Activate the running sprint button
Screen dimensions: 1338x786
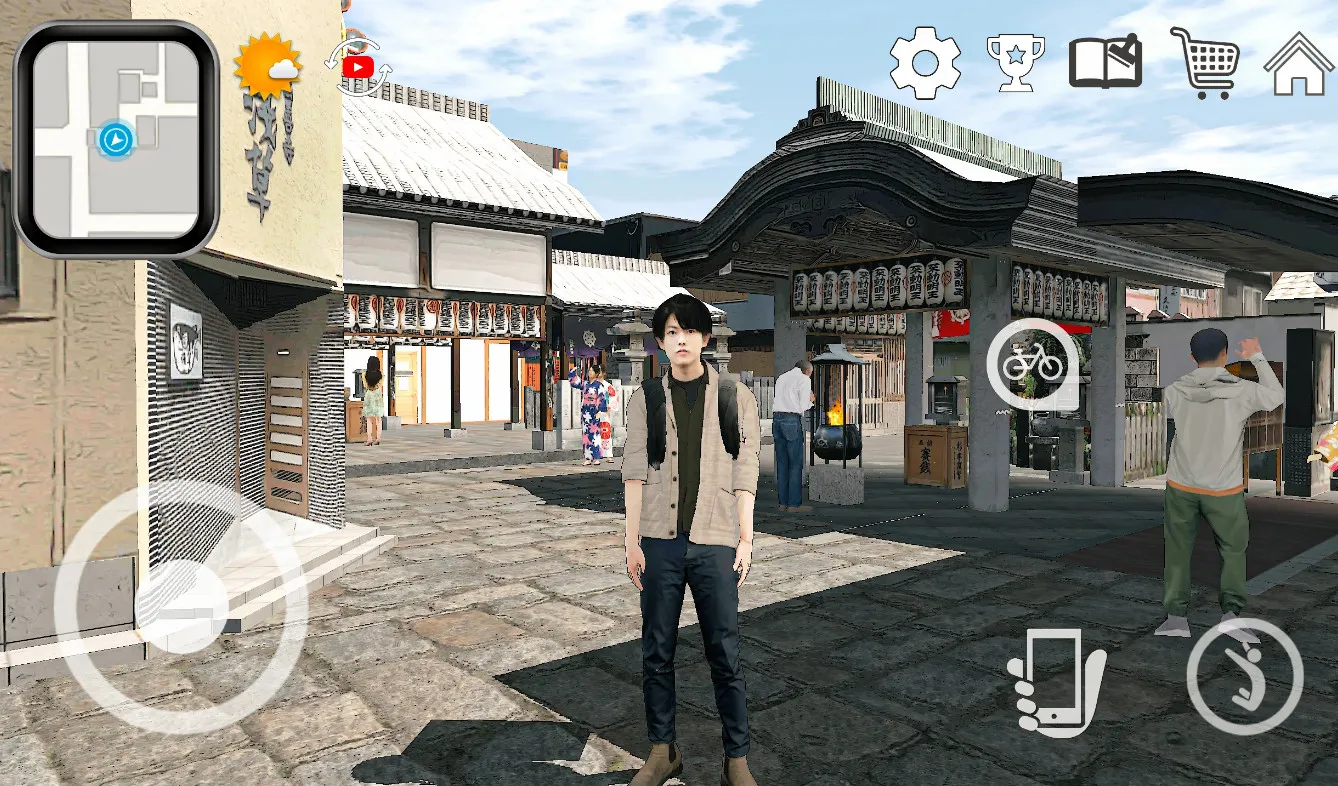click(x=1245, y=676)
